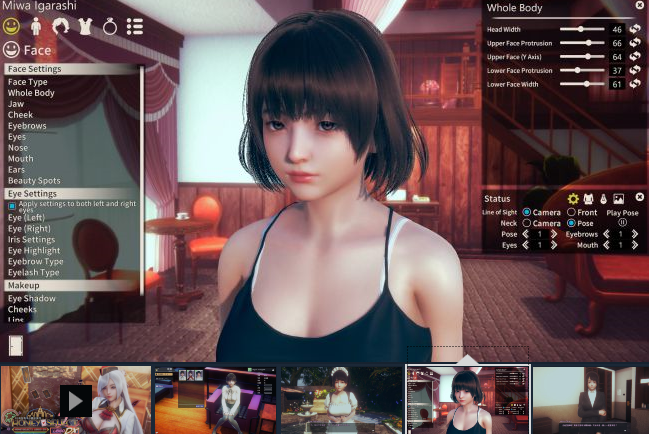The height and width of the screenshot is (434, 649).
Task: Open the hair category tab
Action: (61, 26)
